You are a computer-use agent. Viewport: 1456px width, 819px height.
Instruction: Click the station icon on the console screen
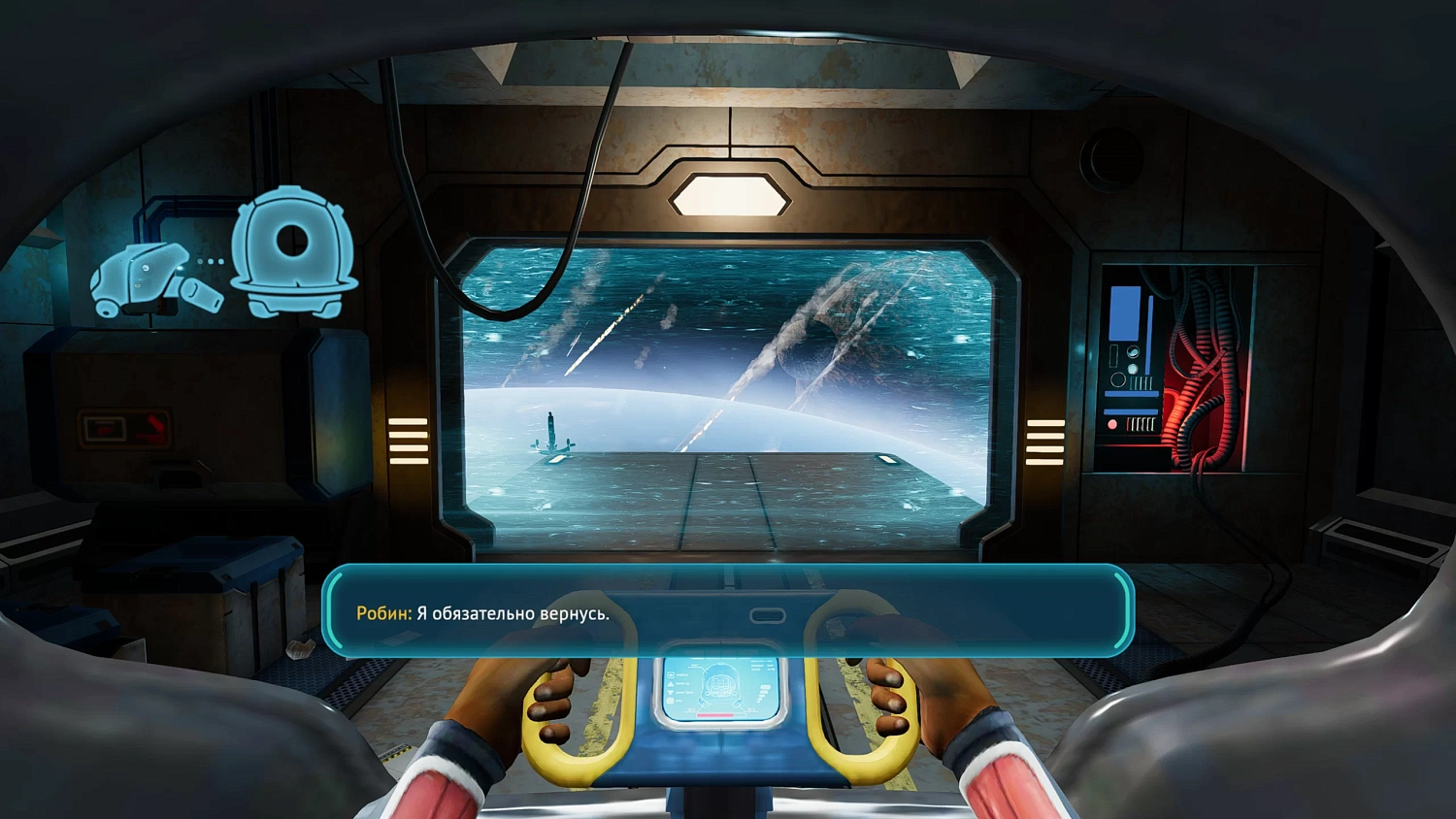[x=671, y=674]
